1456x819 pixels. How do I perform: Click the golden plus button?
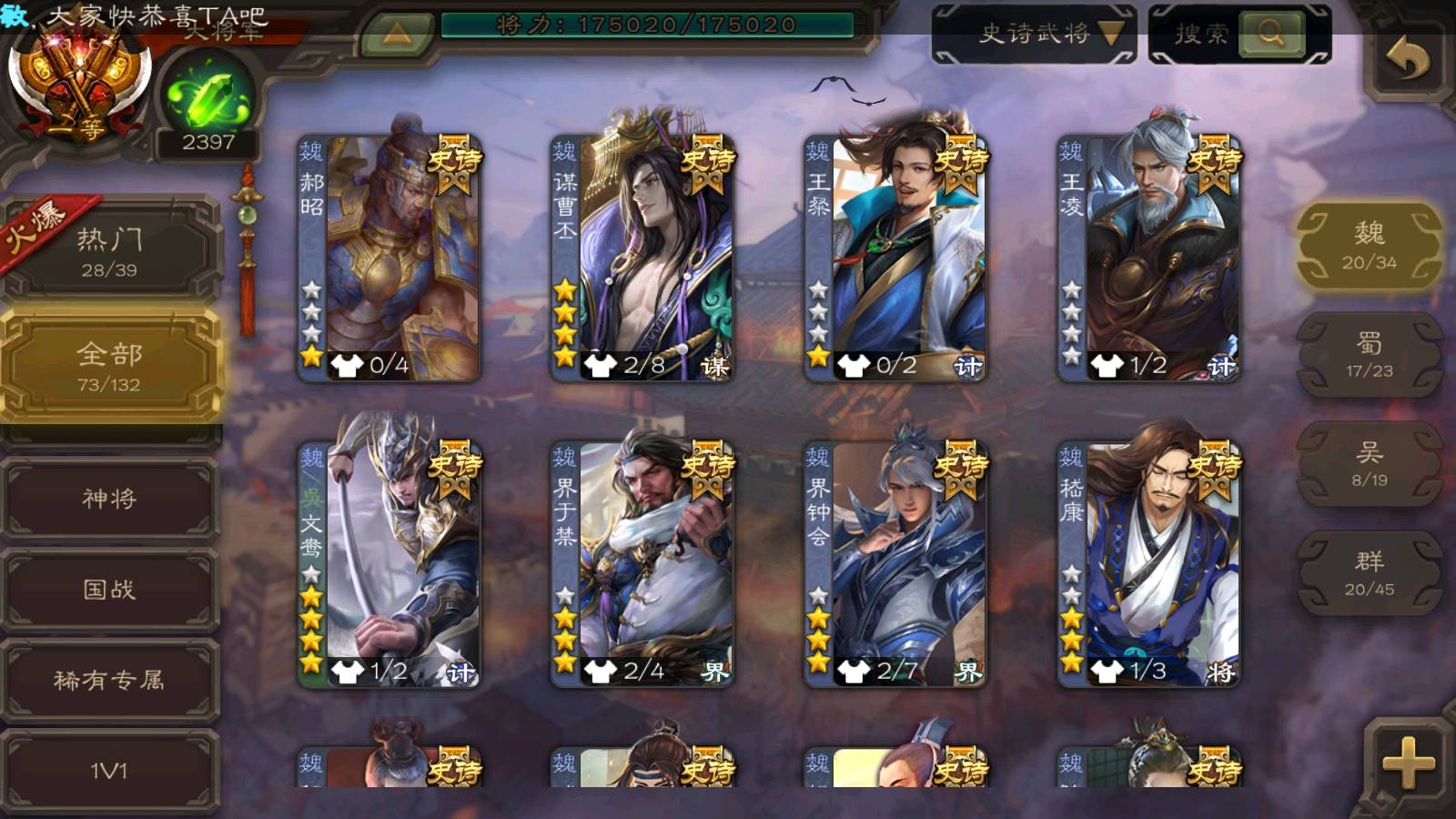pos(1407,762)
